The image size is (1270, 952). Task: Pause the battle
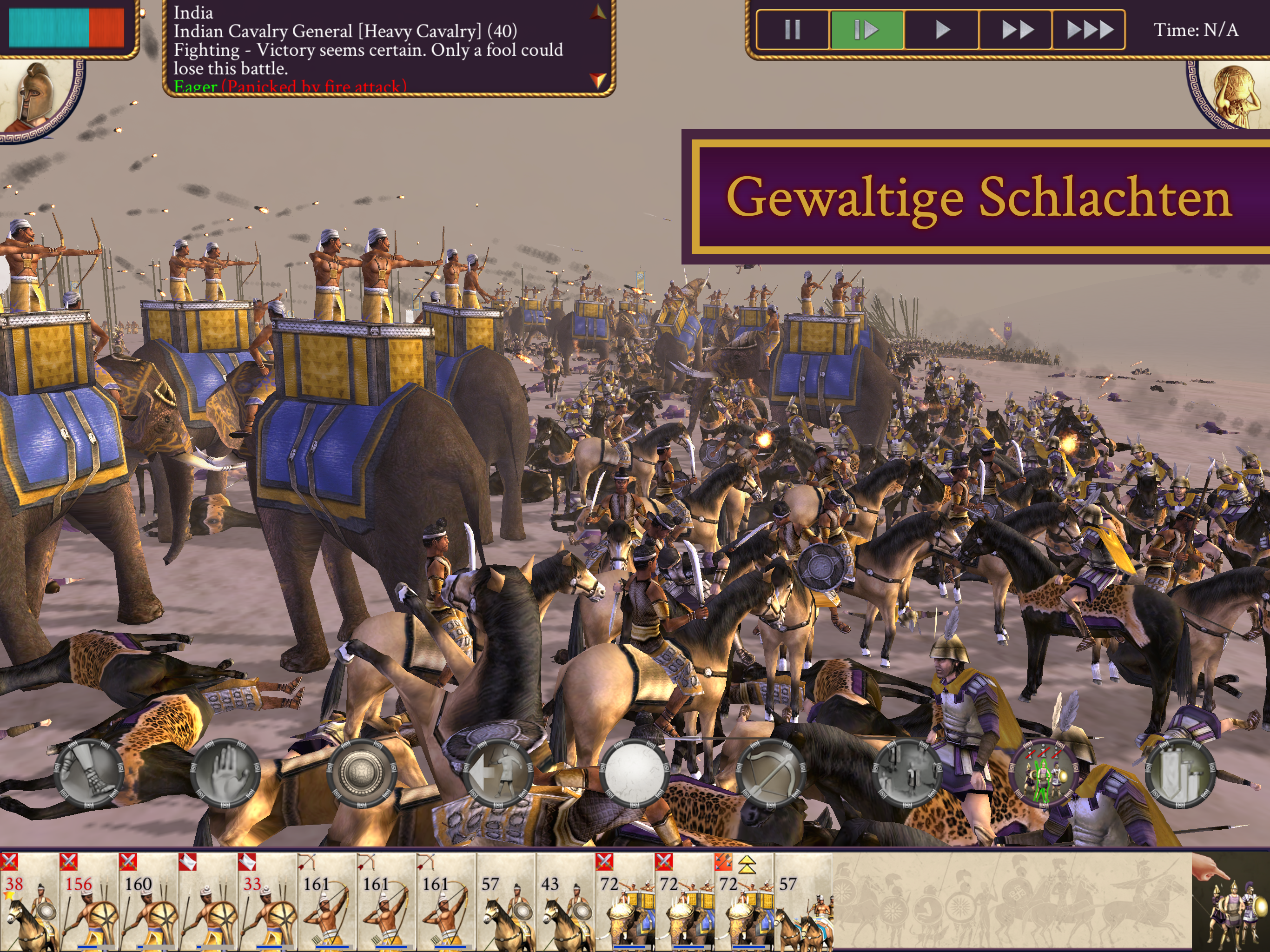[792, 29]
